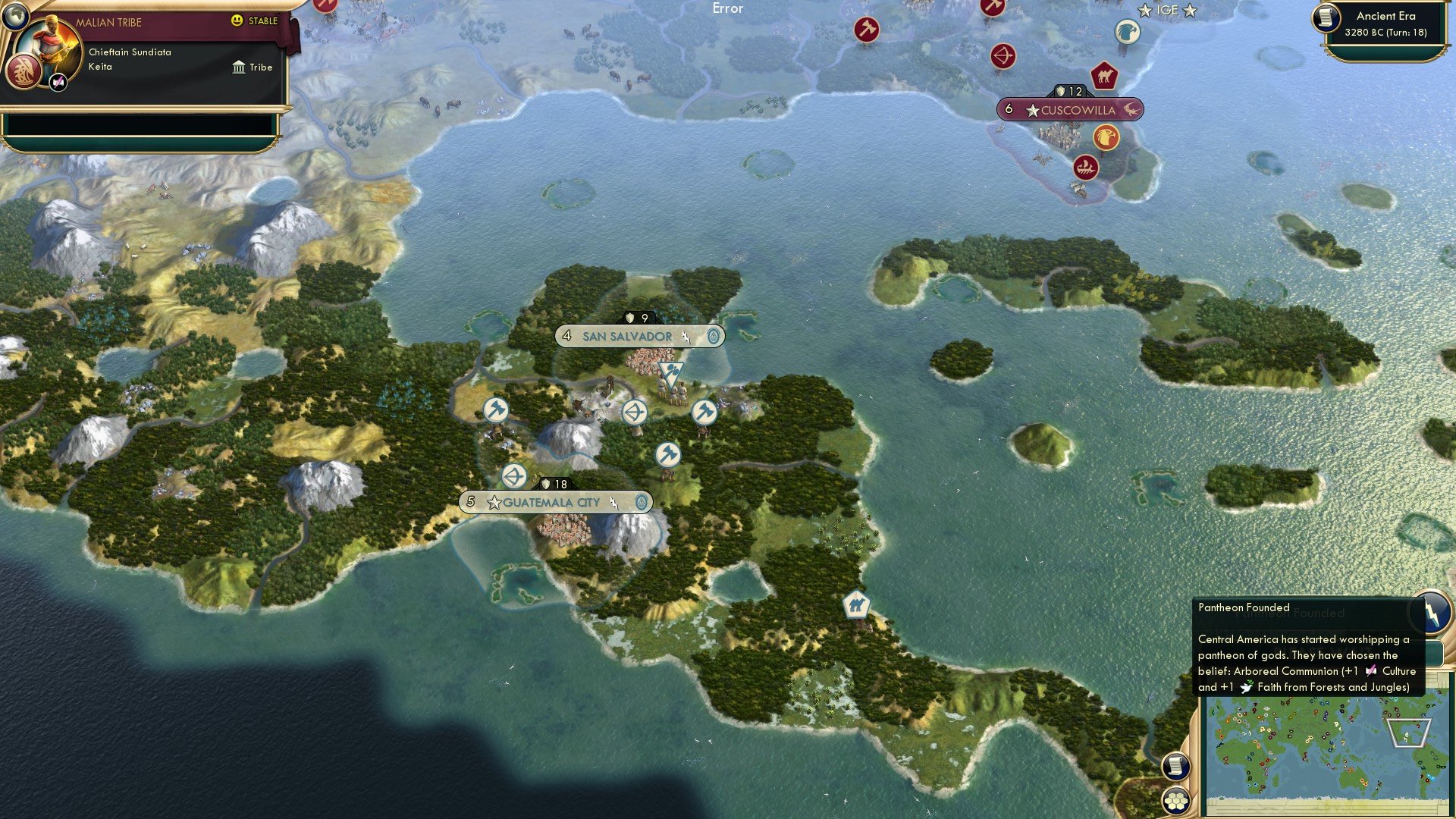Screen dimensions: 1456x819
Task: Click the skis pathfinder icon below San Salvador
Action: 670,371
